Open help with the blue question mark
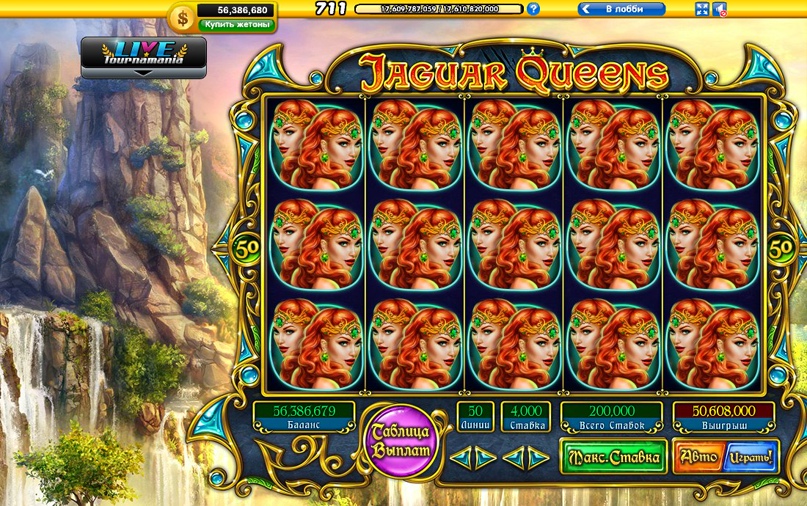Screen dimensions: 807x506 tap(533, 9)
